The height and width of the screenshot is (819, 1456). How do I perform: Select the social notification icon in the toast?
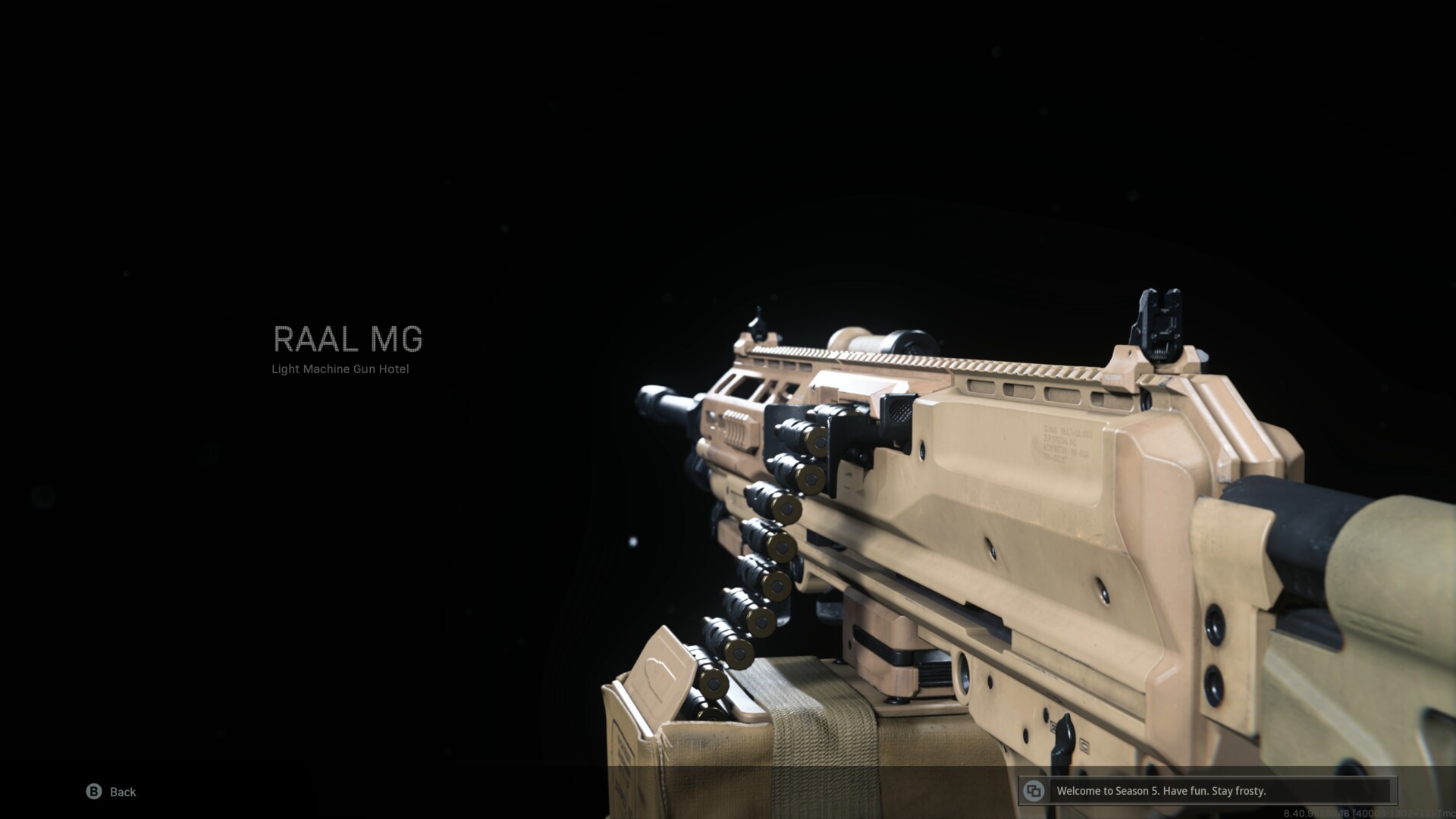[1033, 791]
